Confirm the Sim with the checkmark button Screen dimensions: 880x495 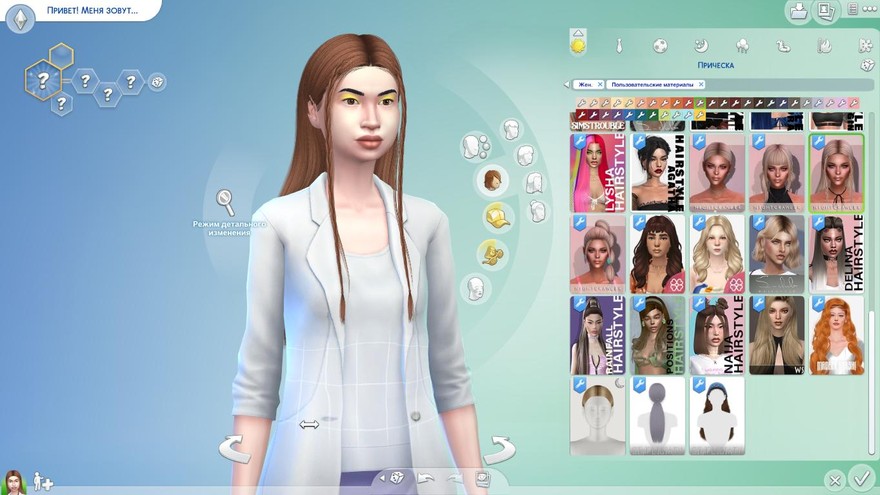859,478
